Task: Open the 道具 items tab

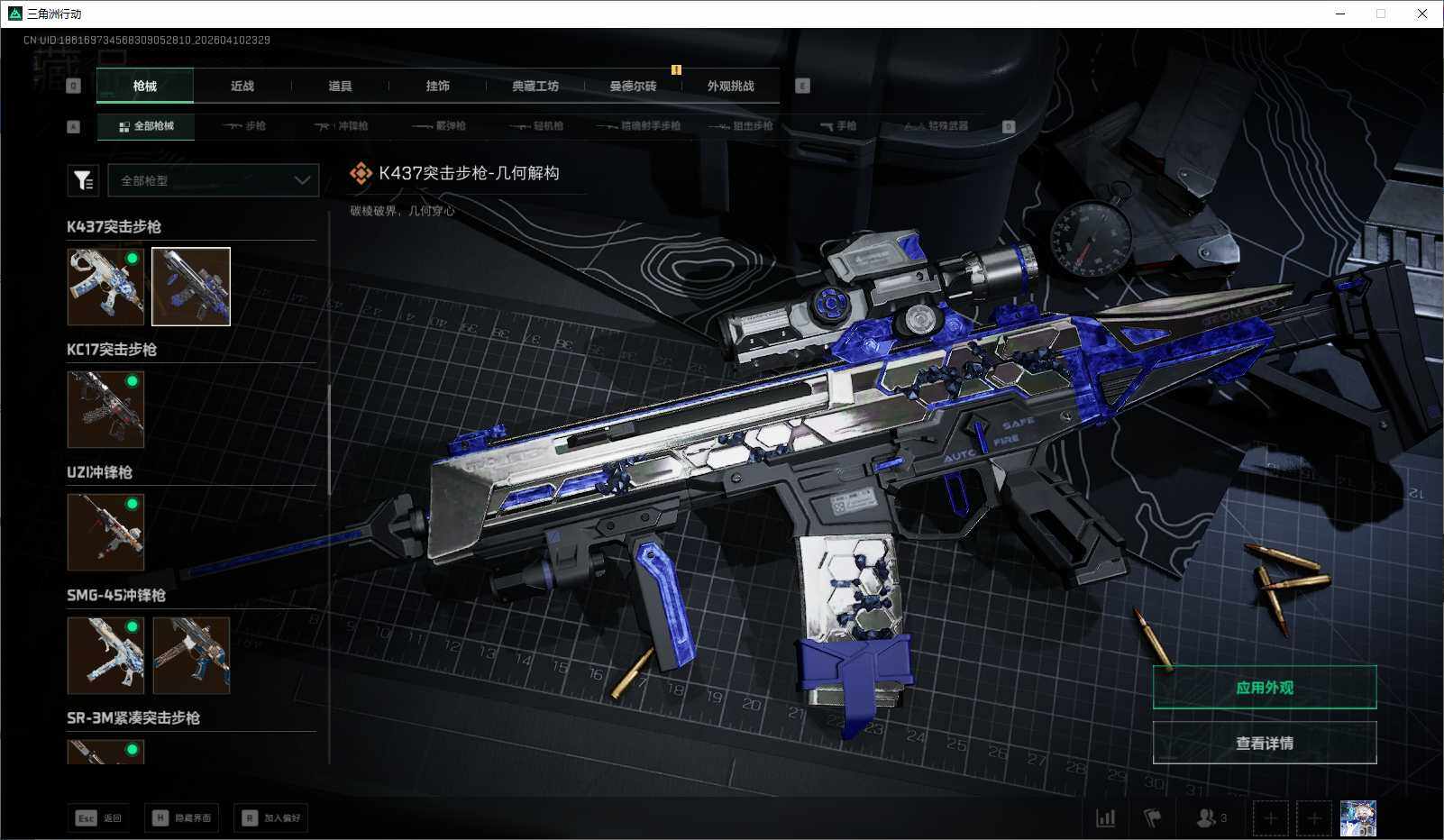Action: 340,87
